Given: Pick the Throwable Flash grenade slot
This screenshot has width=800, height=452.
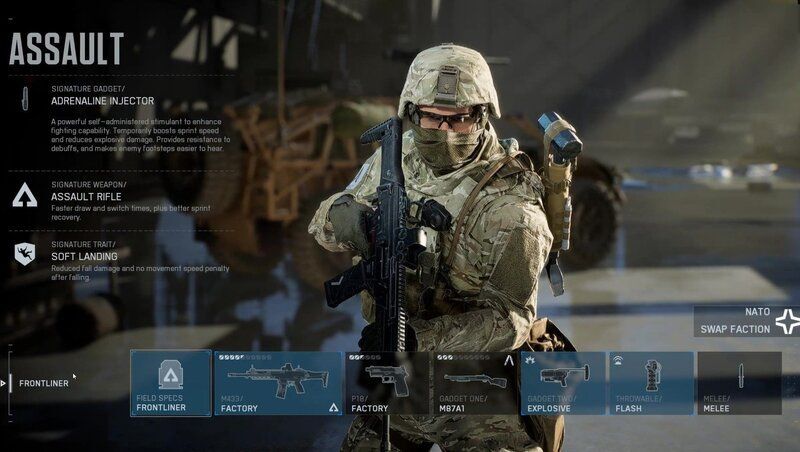Looking at the screenshot, I should (651, 382).
